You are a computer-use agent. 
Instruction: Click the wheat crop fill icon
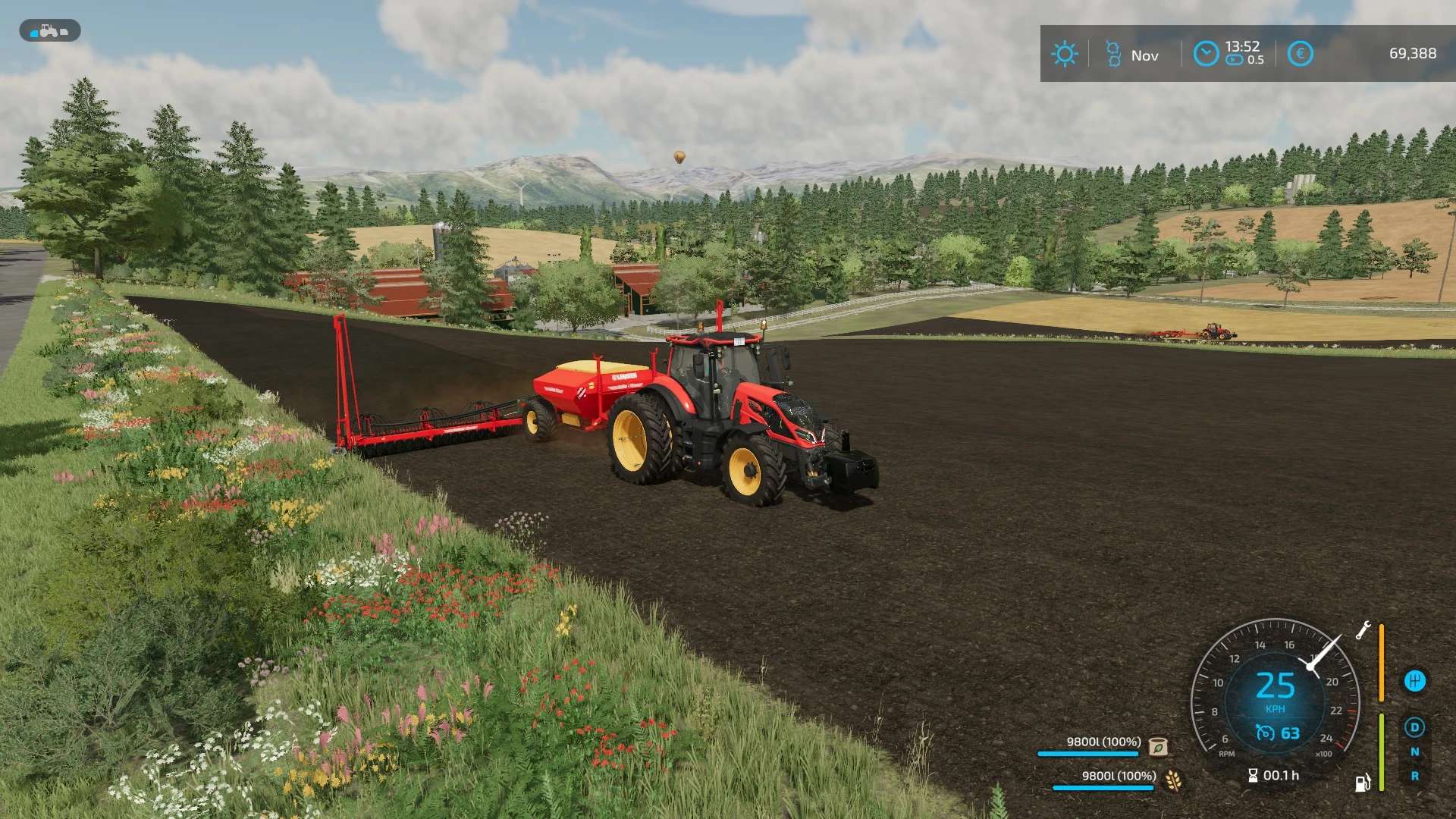click(1173, 780)
